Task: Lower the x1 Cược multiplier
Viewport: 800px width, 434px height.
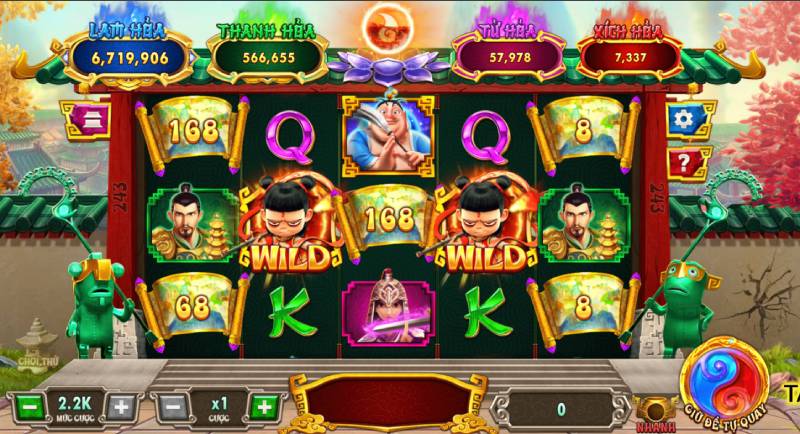Action: 172,407
